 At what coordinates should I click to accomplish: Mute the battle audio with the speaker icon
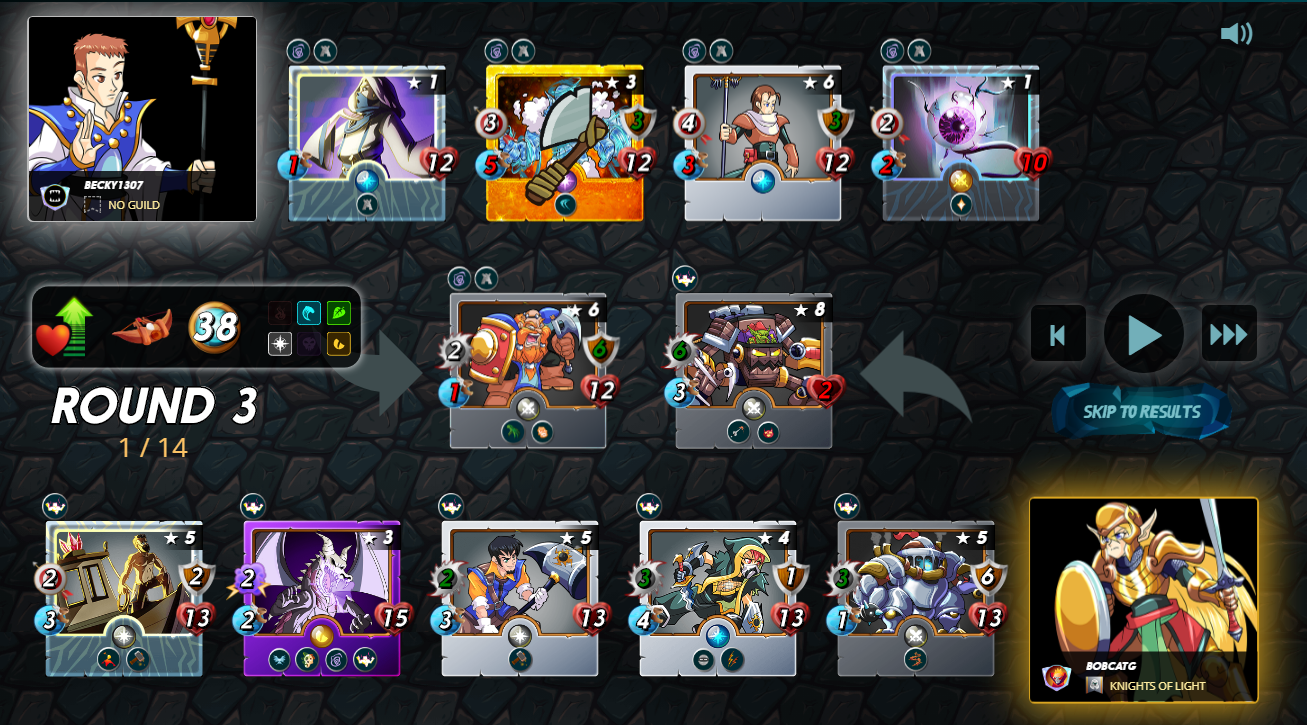click(x=1235, y=33)
